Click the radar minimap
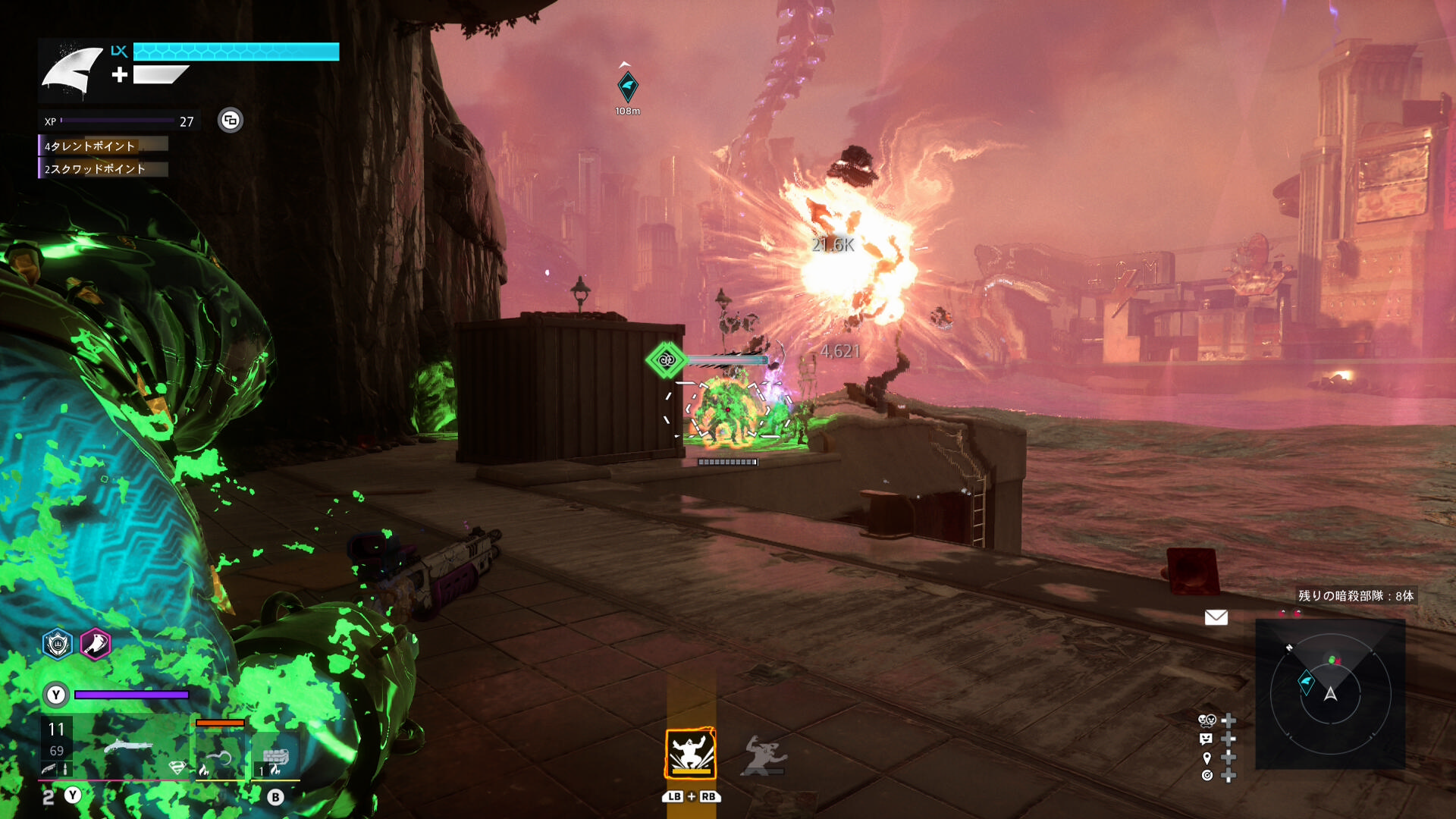The height and width of the screenshot is (819, 1456). coord(1330,694)
